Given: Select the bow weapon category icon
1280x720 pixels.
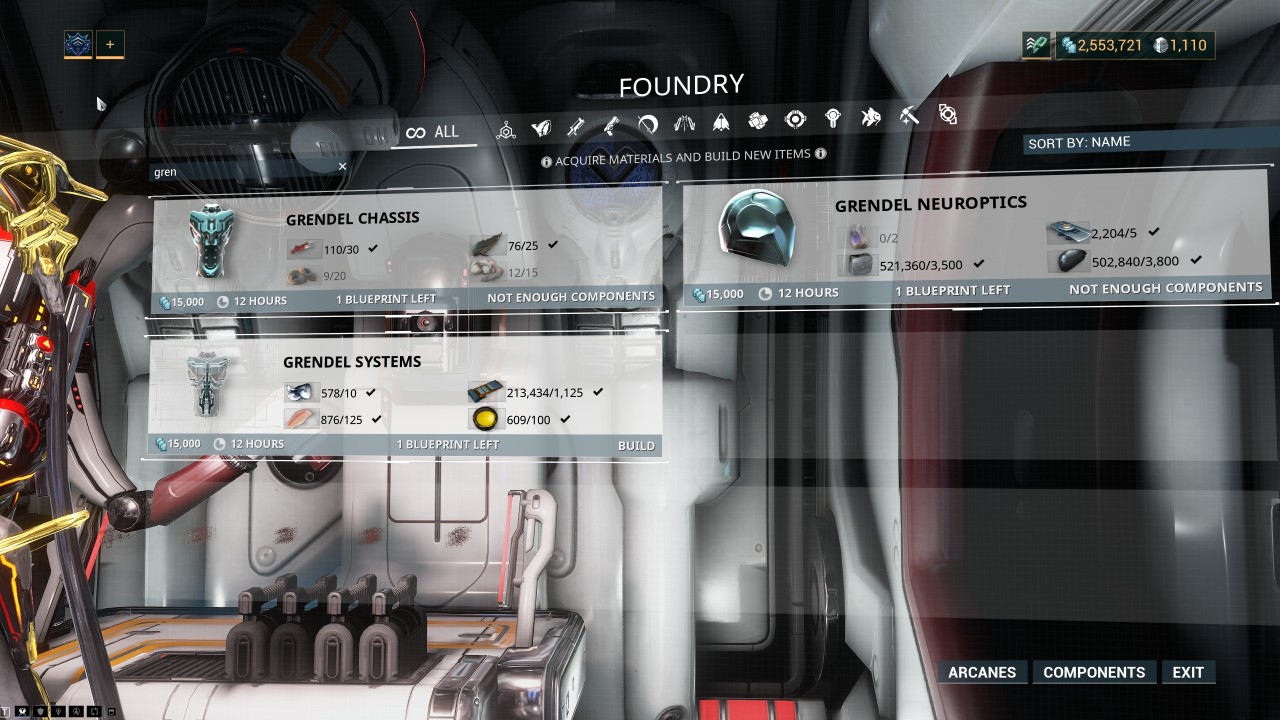Looking at the screenshot, I should tap(646, 118).
